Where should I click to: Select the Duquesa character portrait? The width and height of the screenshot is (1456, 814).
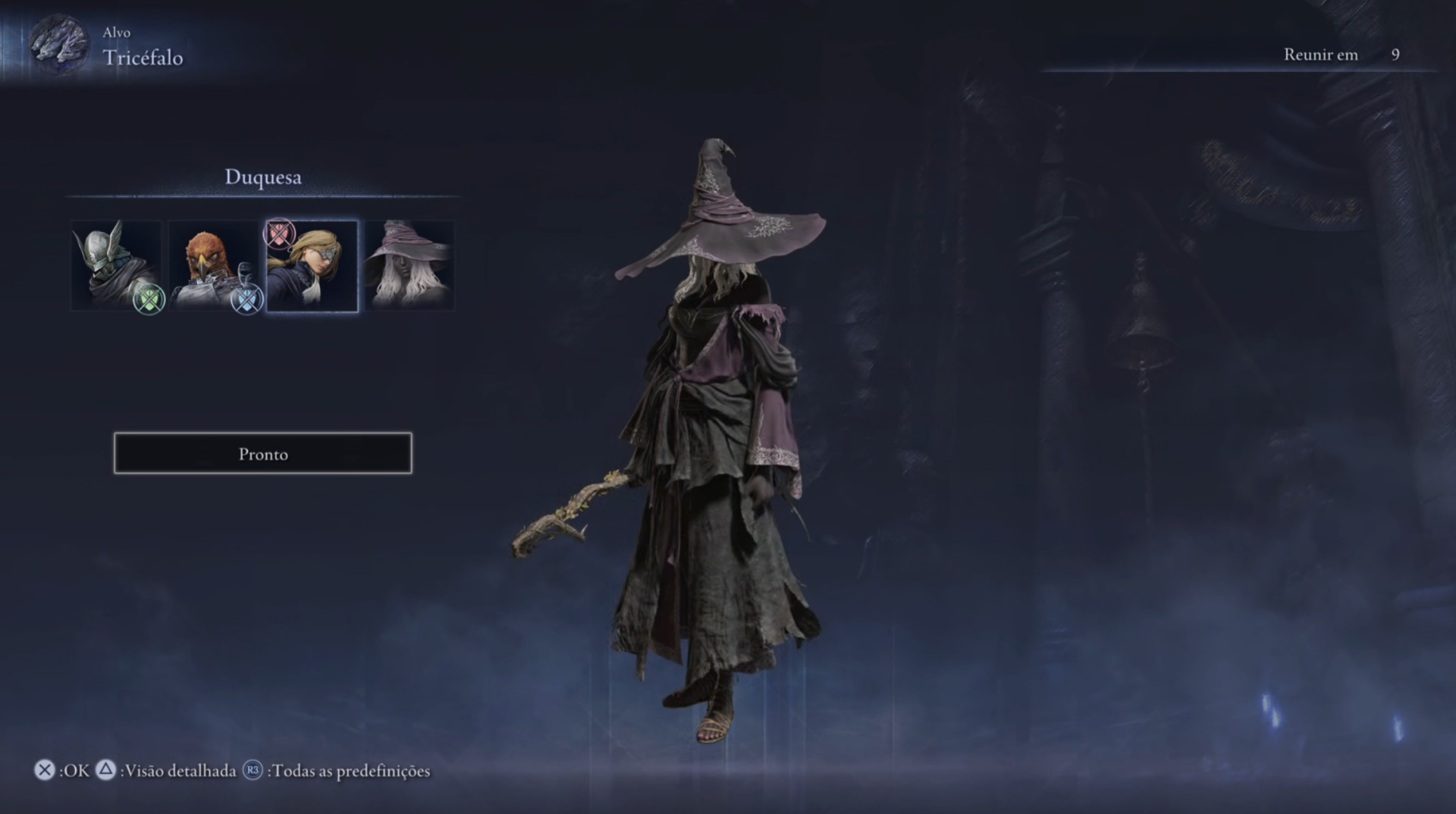coord(312,265)
